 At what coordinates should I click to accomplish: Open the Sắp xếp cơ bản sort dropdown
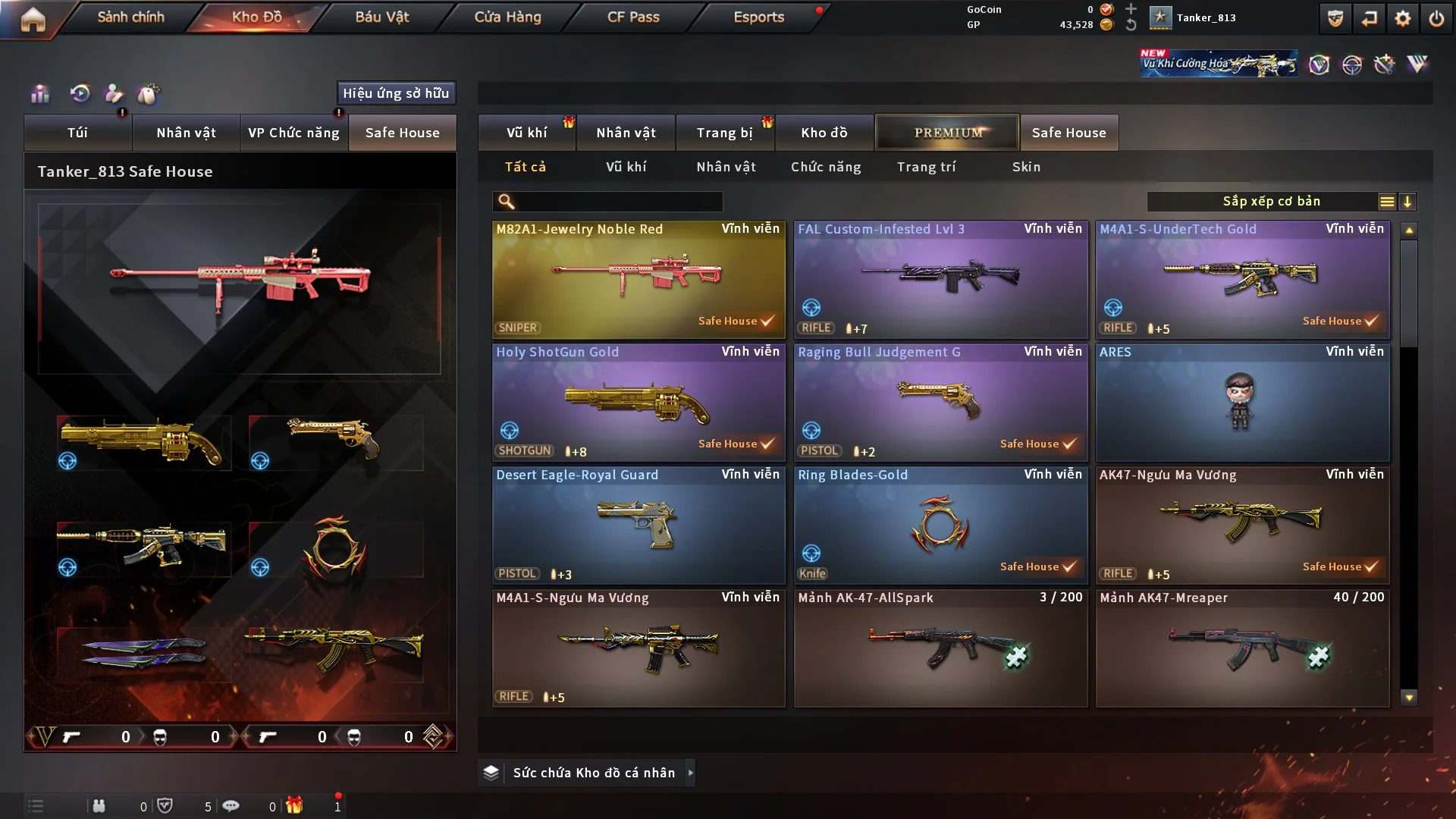pos(1271,201)
